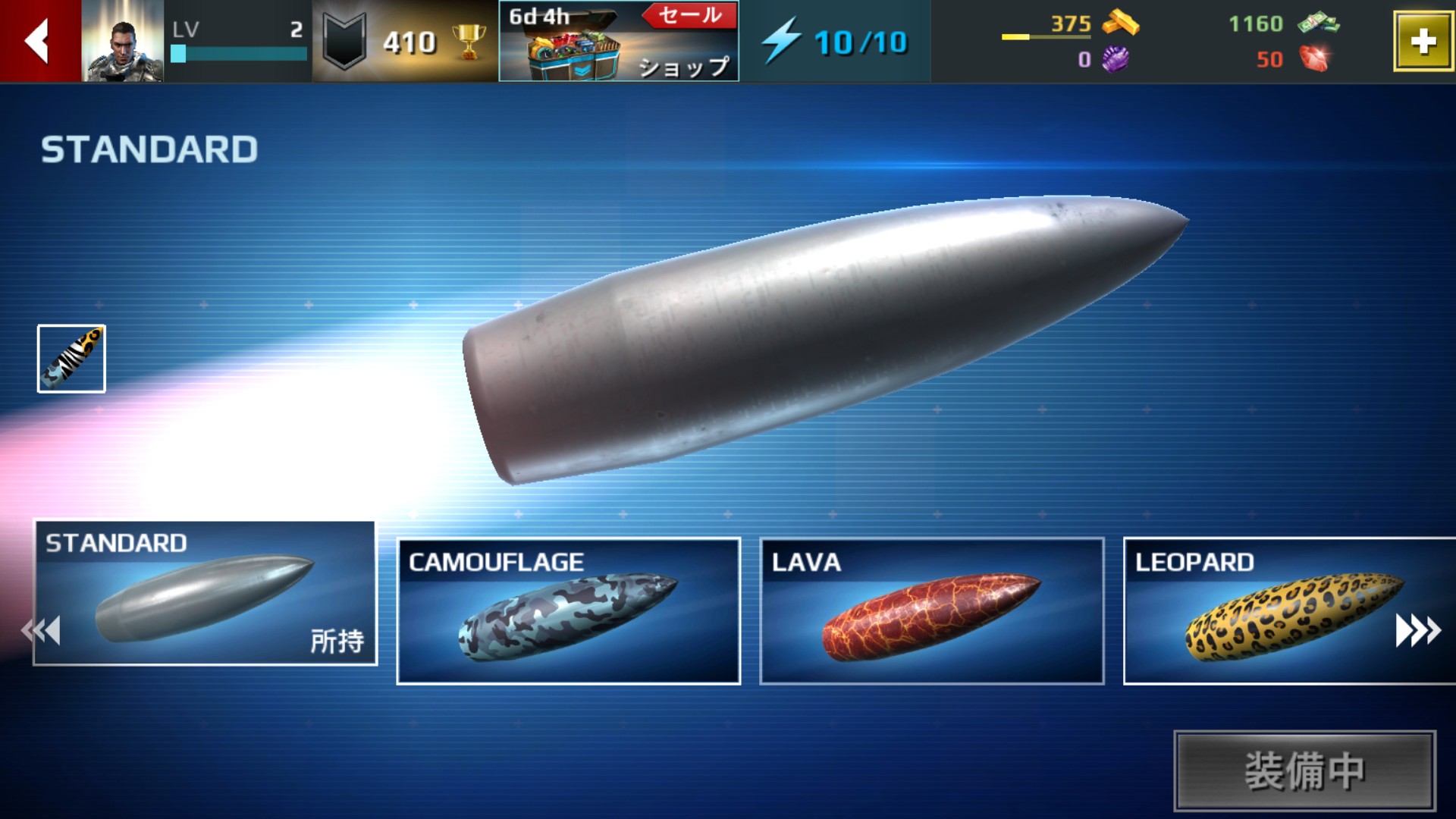Choose the Camouflage bullet skin
Viewport: 1456px width, 819px height.
click(568, 611)
